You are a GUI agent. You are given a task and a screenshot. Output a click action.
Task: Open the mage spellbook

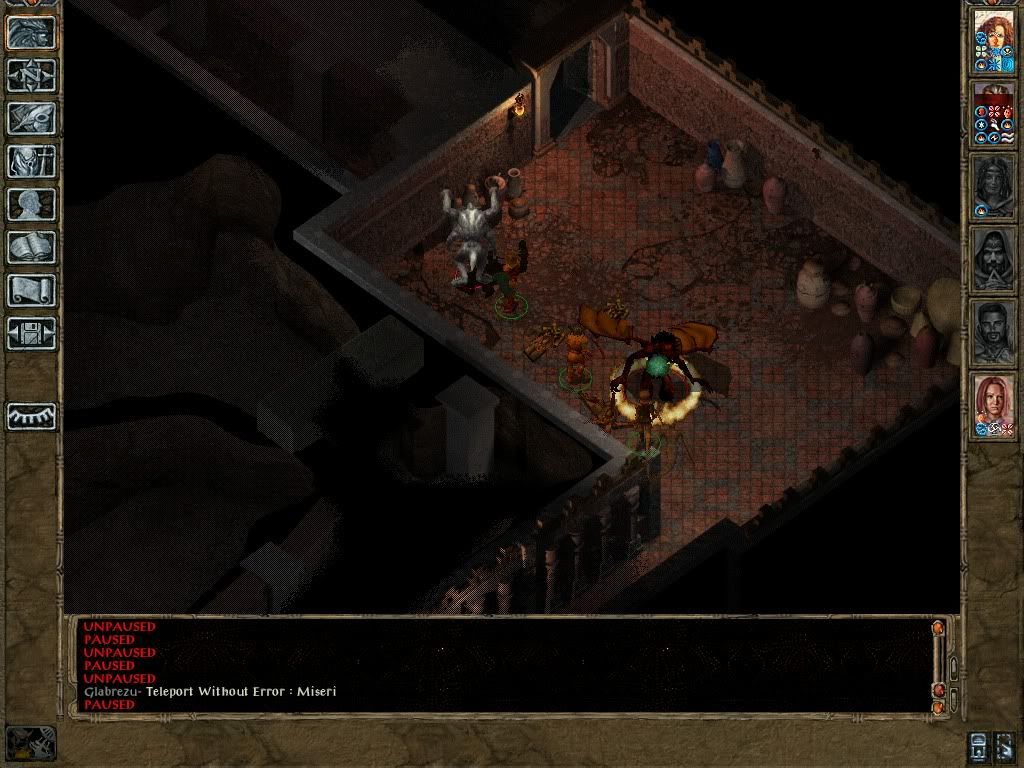31,247
